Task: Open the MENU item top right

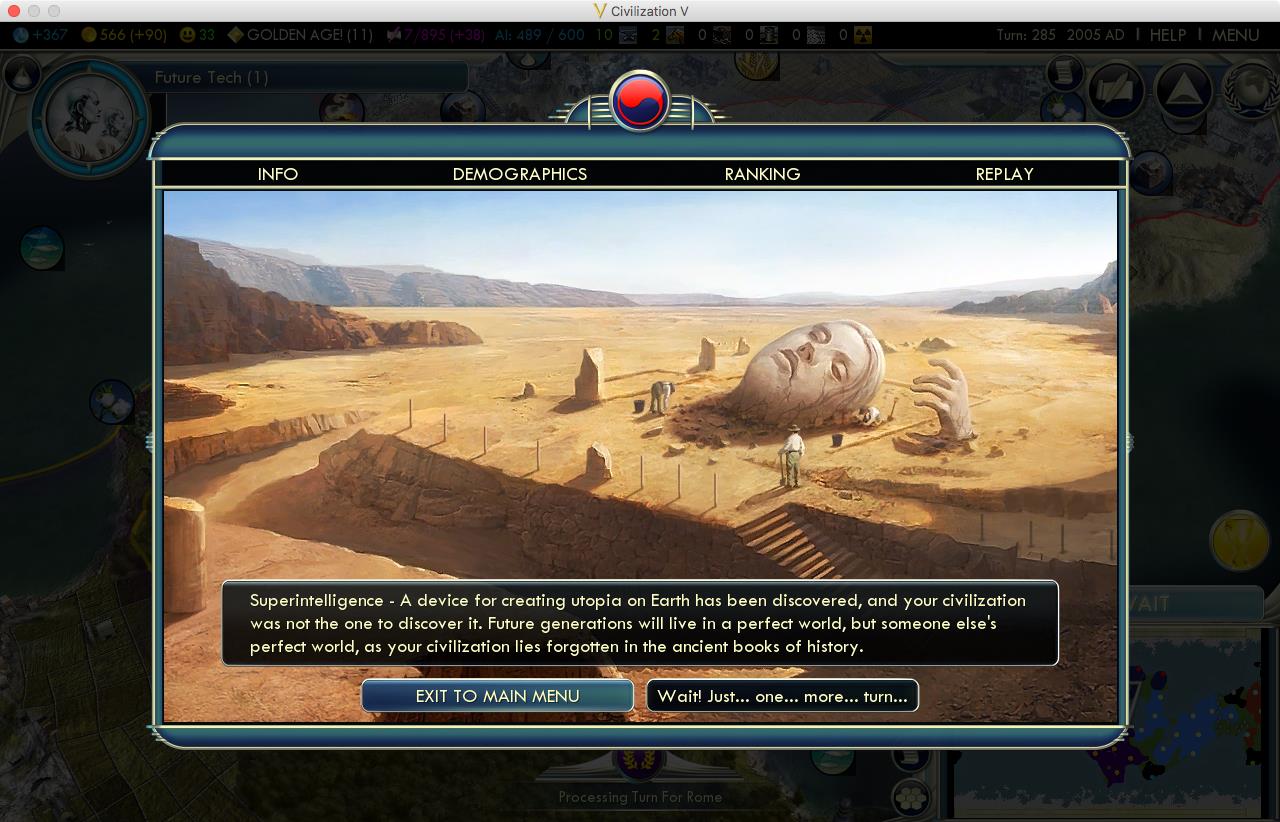Action: 1237,34
